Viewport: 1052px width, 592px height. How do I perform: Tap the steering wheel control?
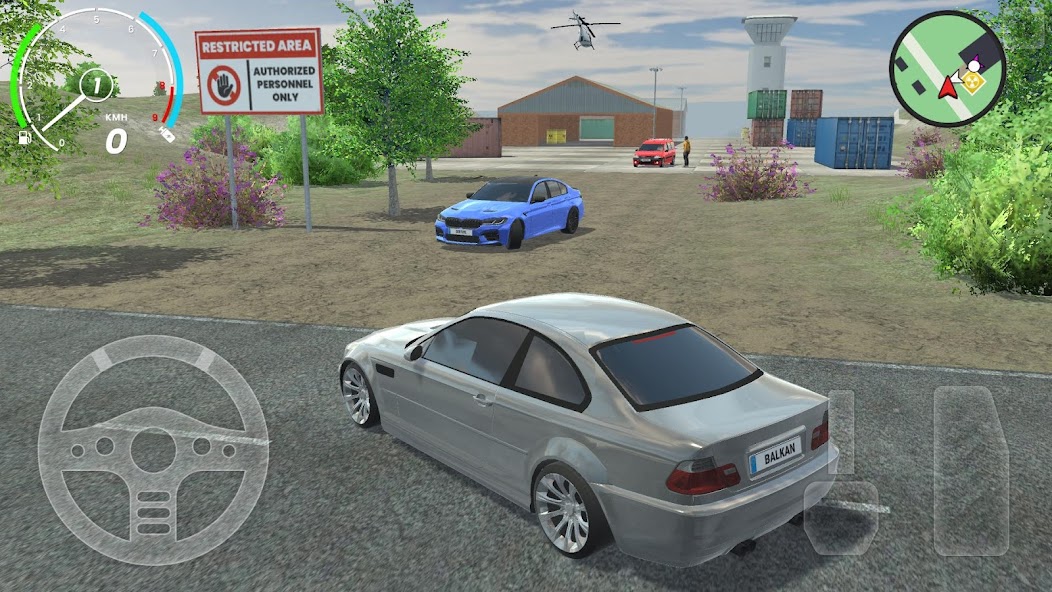click(x=153, y=450)
